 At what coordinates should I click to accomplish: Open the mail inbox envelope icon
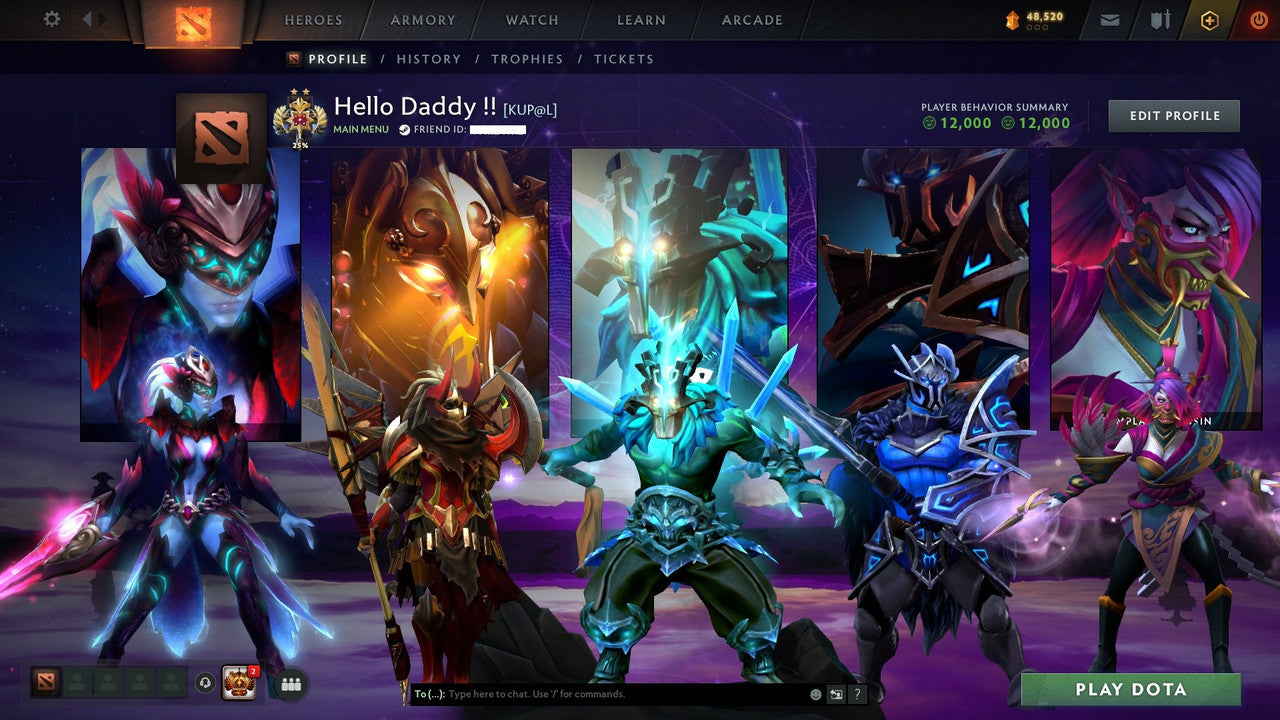1109,19
